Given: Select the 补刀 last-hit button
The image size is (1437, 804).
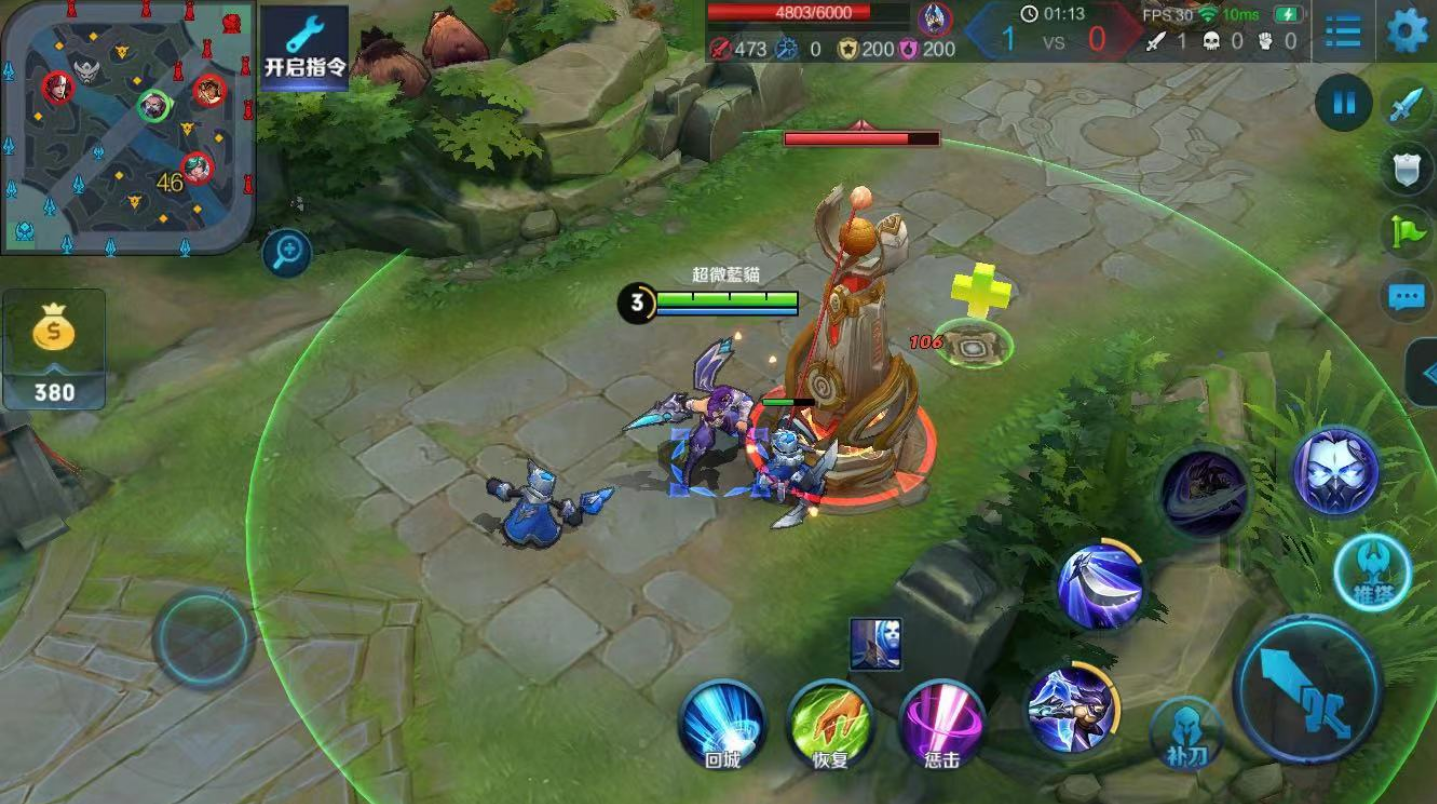Looking at the screenshot, I should 1187,734.
